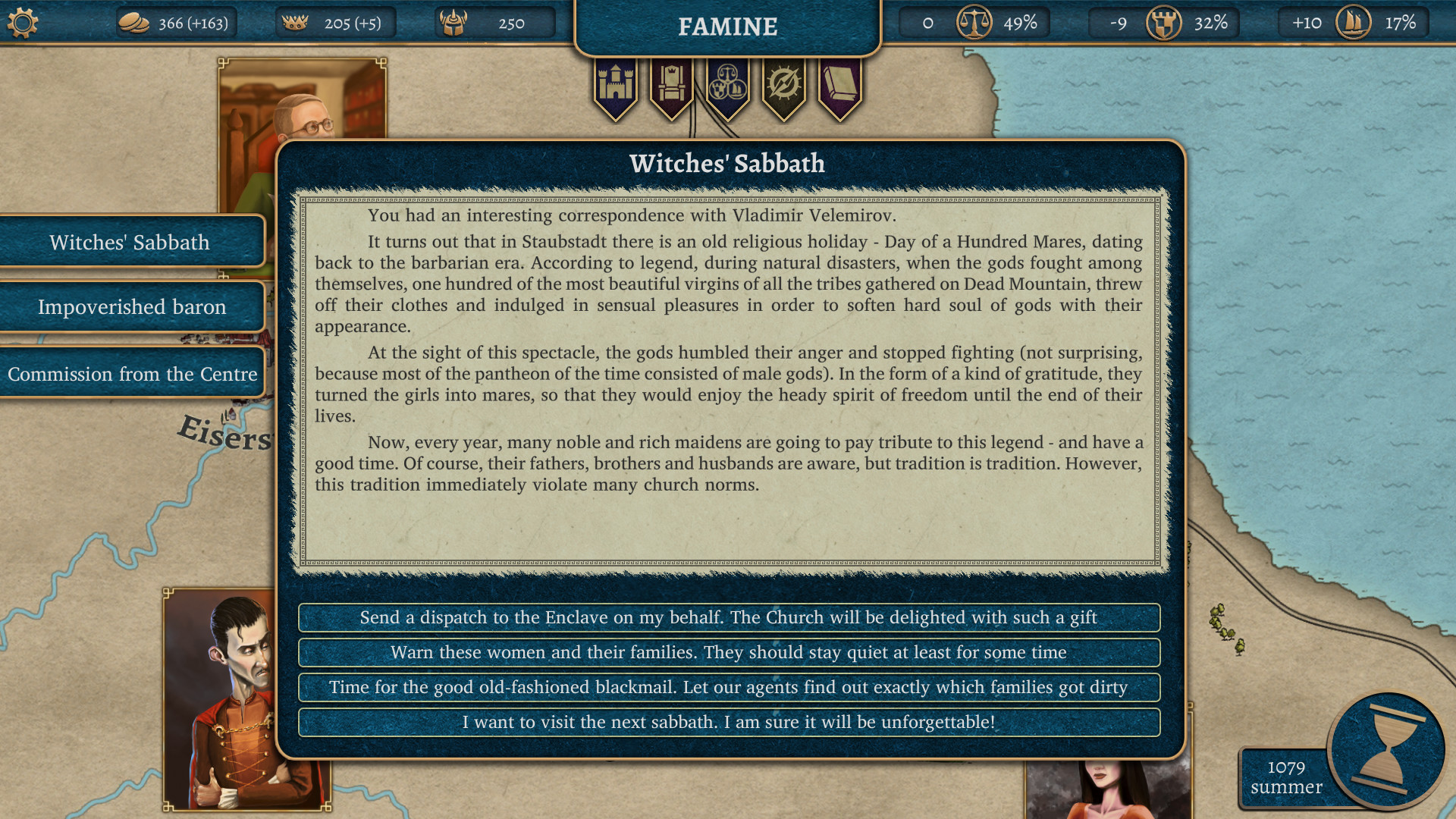Click the army strength icon at 32%
The image size is (1456, 819).
coord(1166,23)
